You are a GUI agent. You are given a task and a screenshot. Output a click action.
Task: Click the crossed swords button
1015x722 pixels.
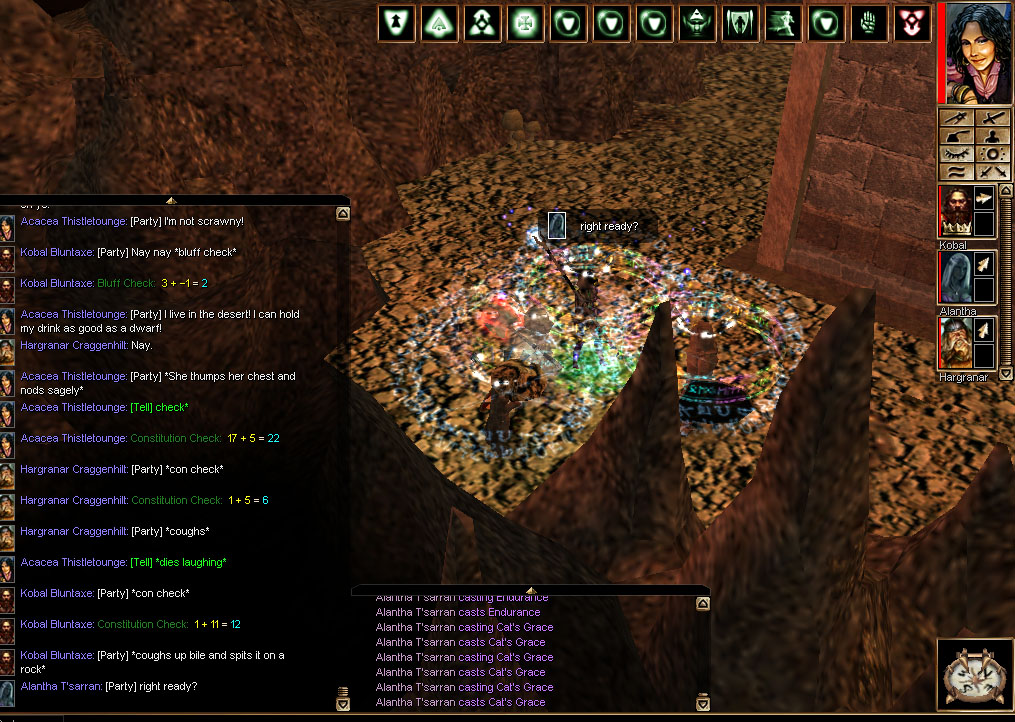(993, 172)
